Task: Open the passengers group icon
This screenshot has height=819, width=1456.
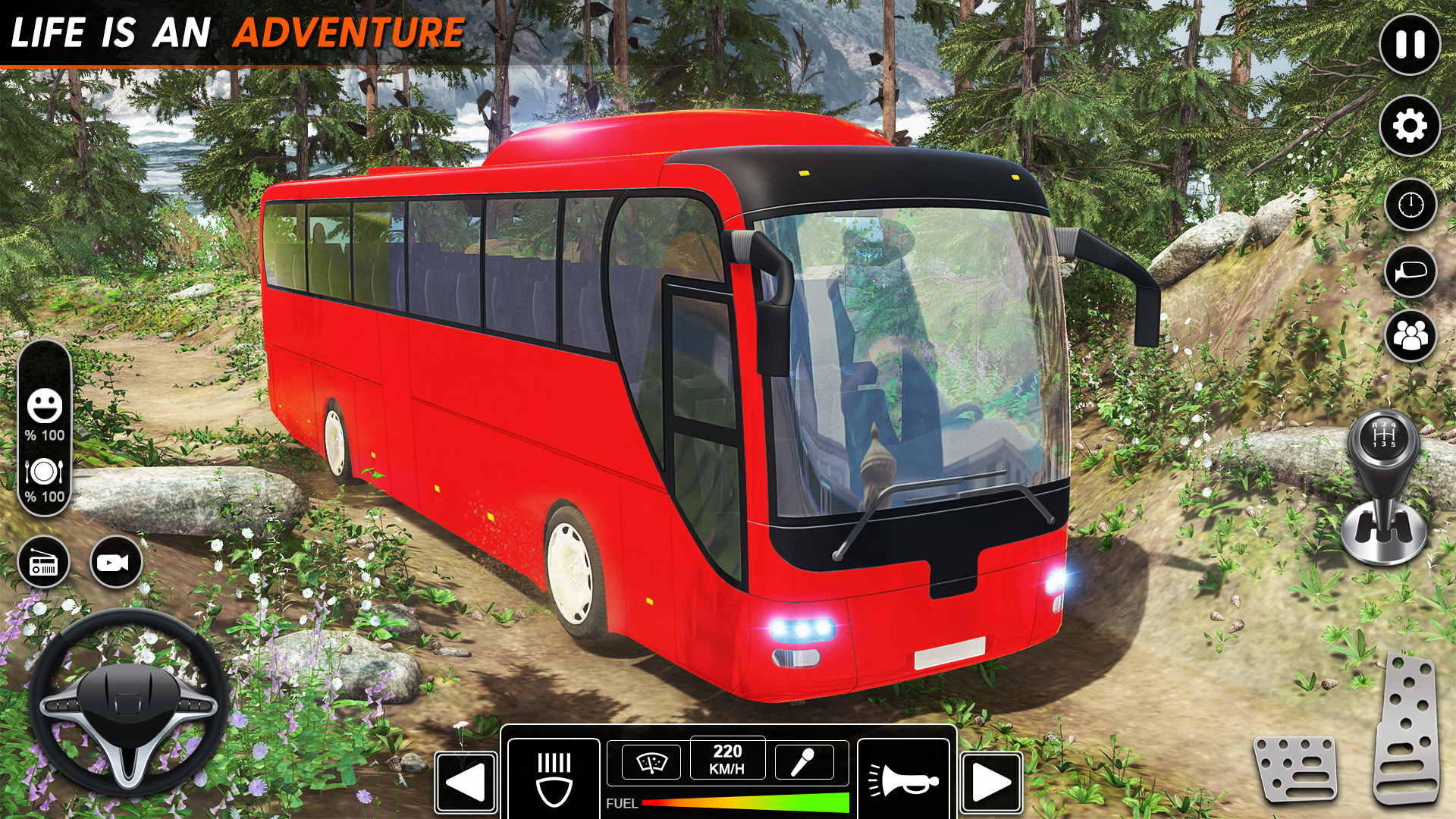Action: tap(1410, 335)
